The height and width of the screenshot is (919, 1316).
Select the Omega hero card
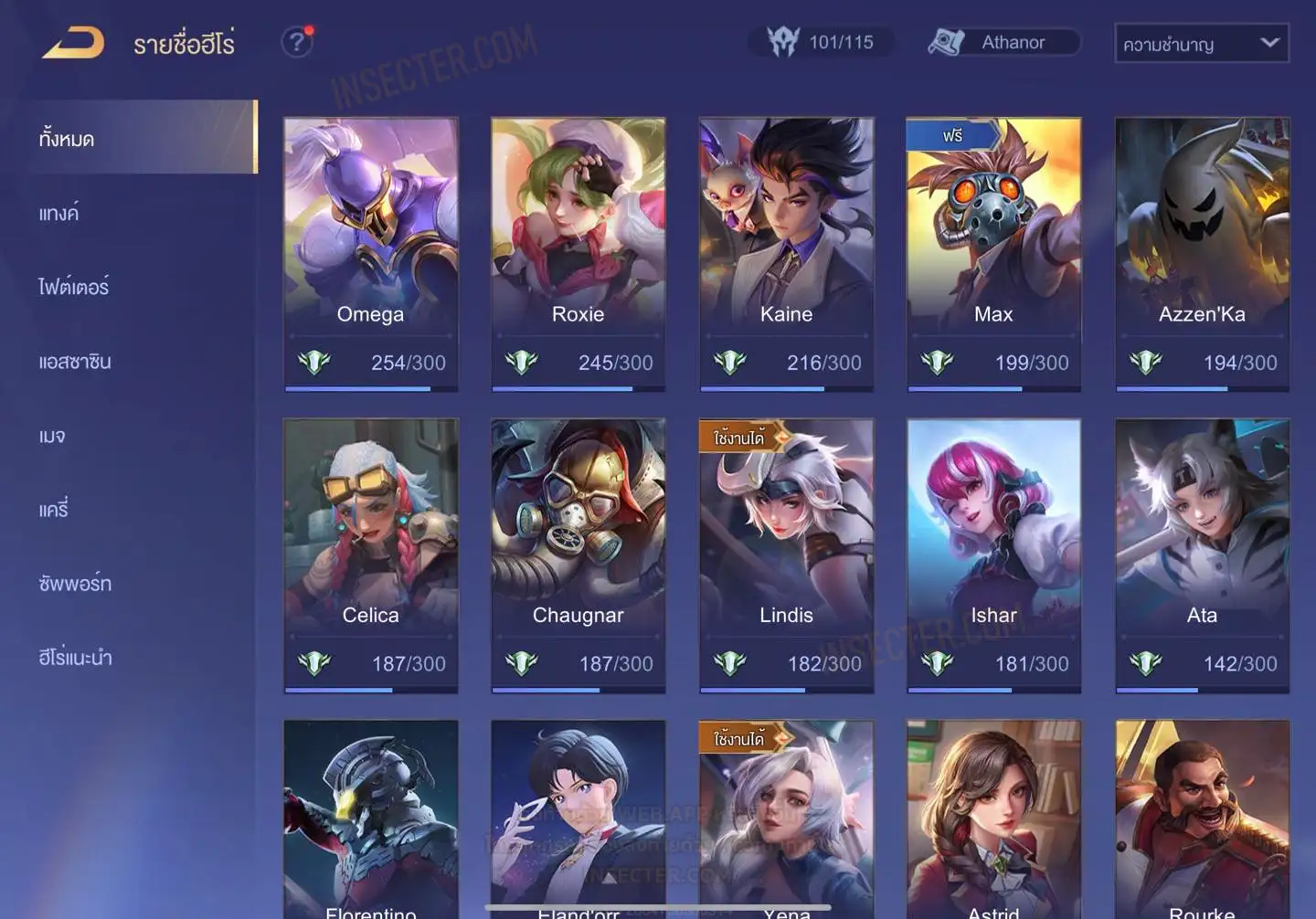[x=370, y=254]
